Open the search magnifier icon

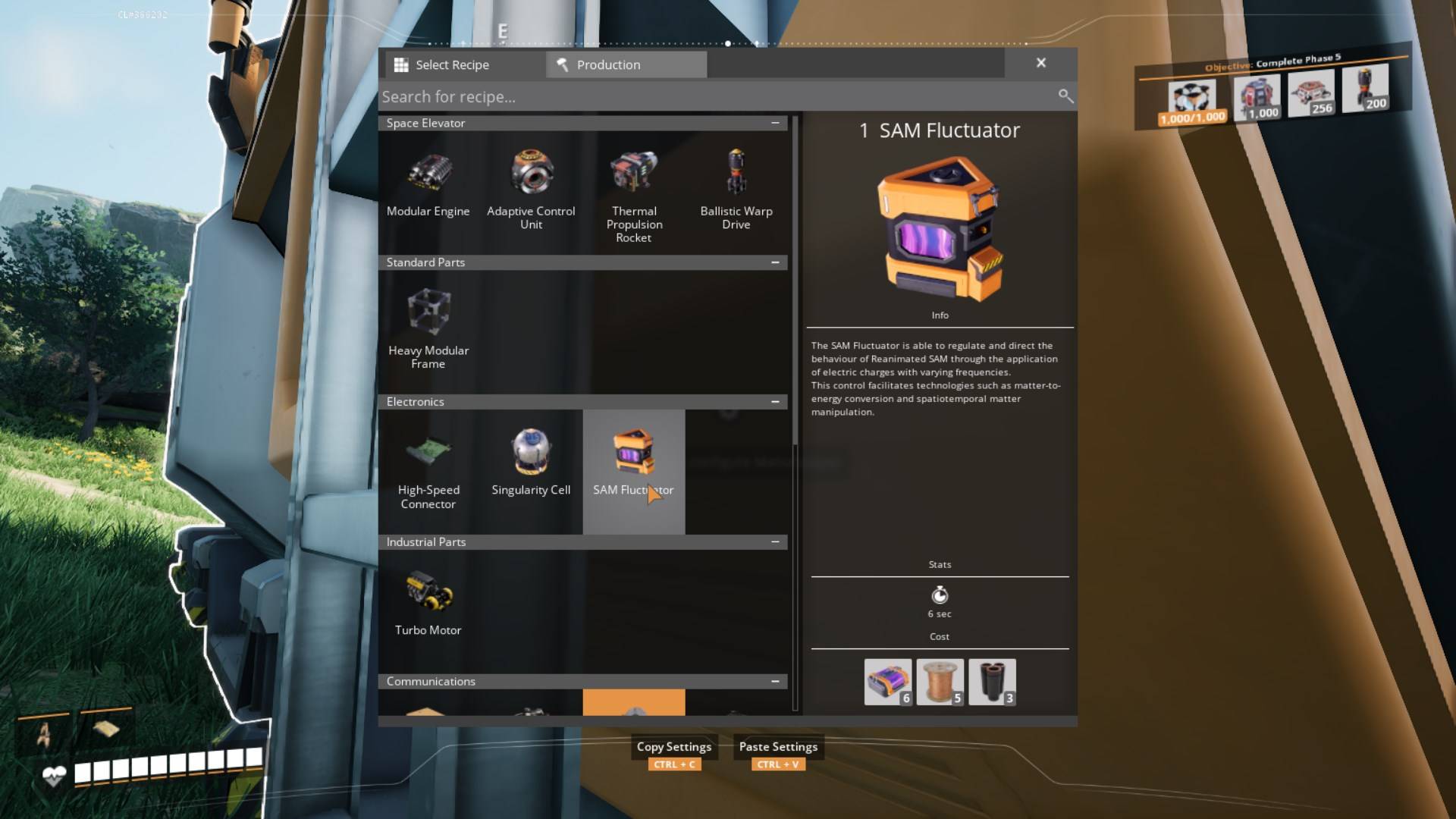click(1065, 96)
